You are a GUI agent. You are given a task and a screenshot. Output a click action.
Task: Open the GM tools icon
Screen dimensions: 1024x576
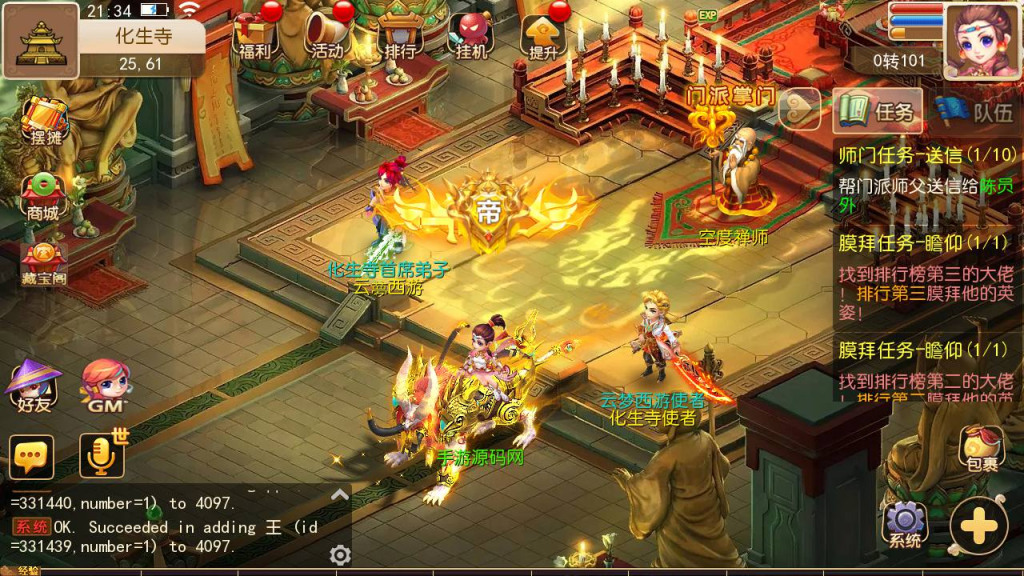click(x=105, y=385)
